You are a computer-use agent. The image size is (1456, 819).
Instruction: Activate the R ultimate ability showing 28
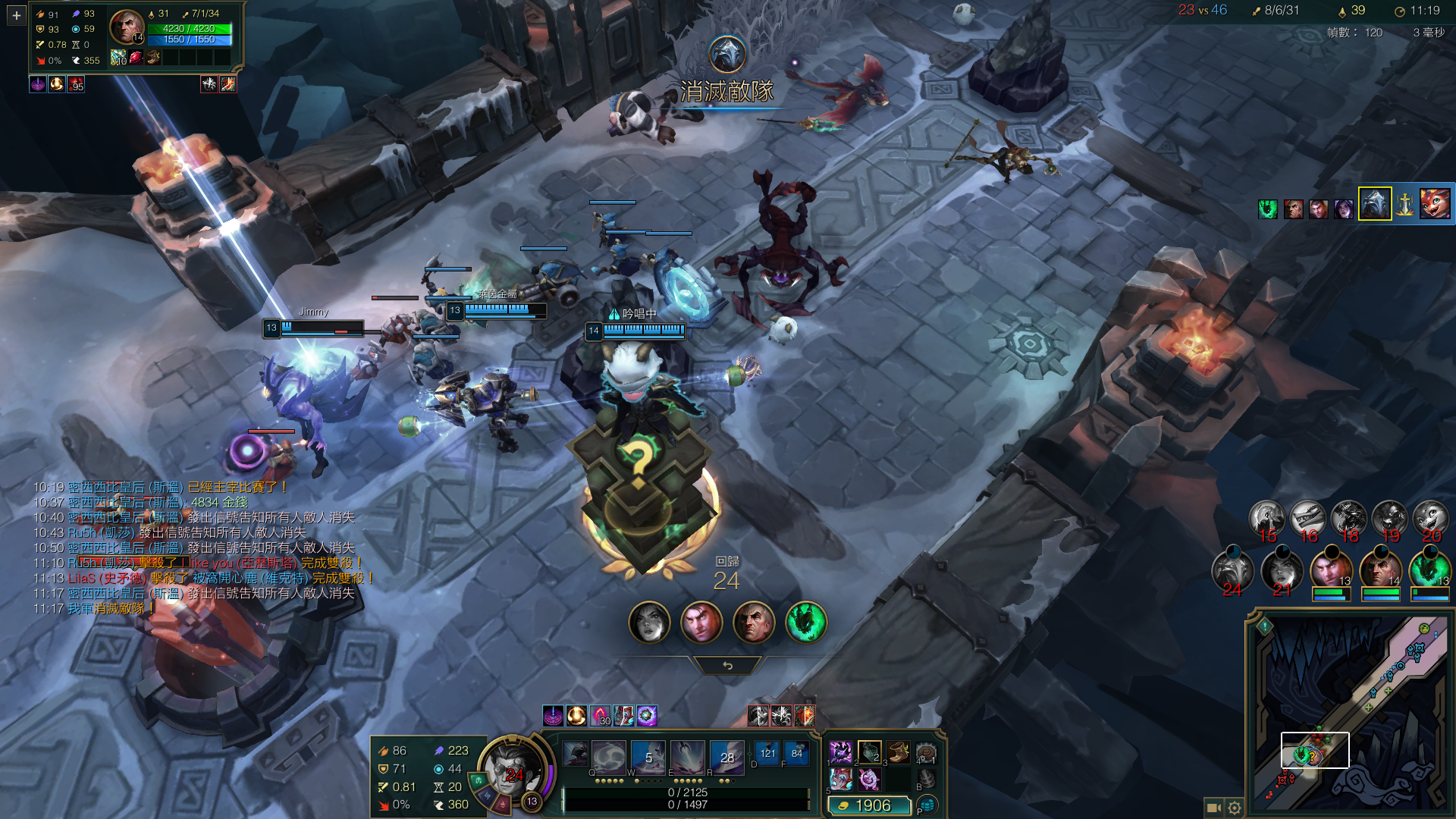[x=726, y=756]
